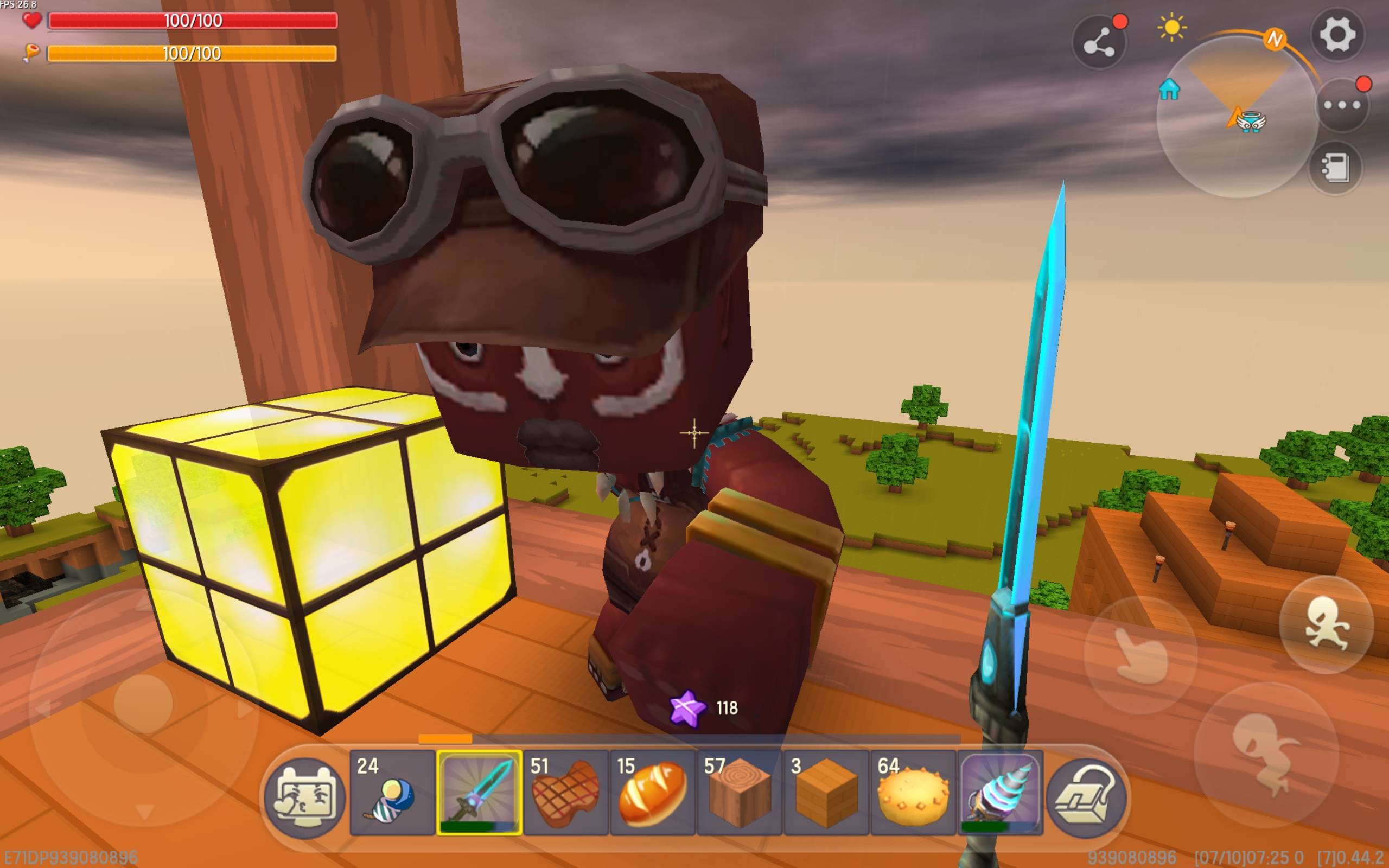The image size is (1389, 868).
Task: Tap the pointing hand interact button
Action: (1140, 655)
